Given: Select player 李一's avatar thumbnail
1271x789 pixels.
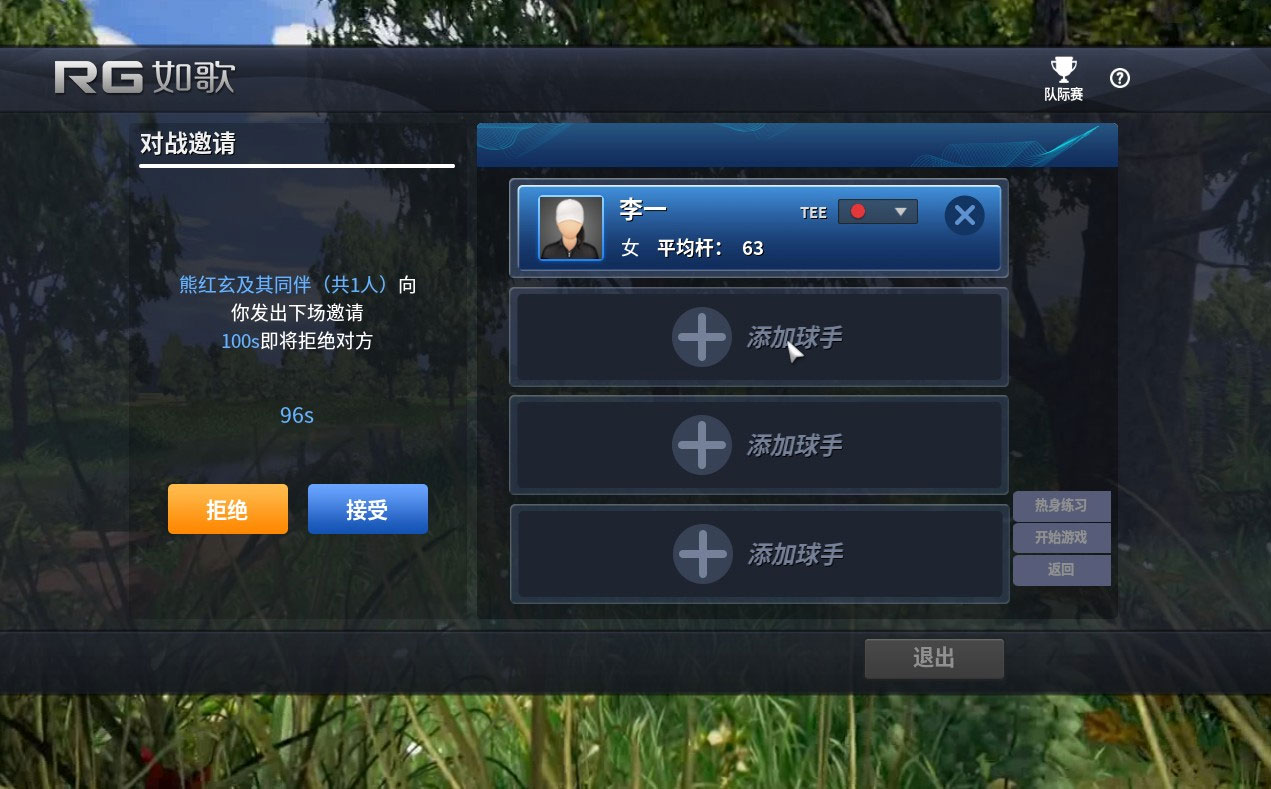Looking at the screenshot, I should [x=571, y=228].
